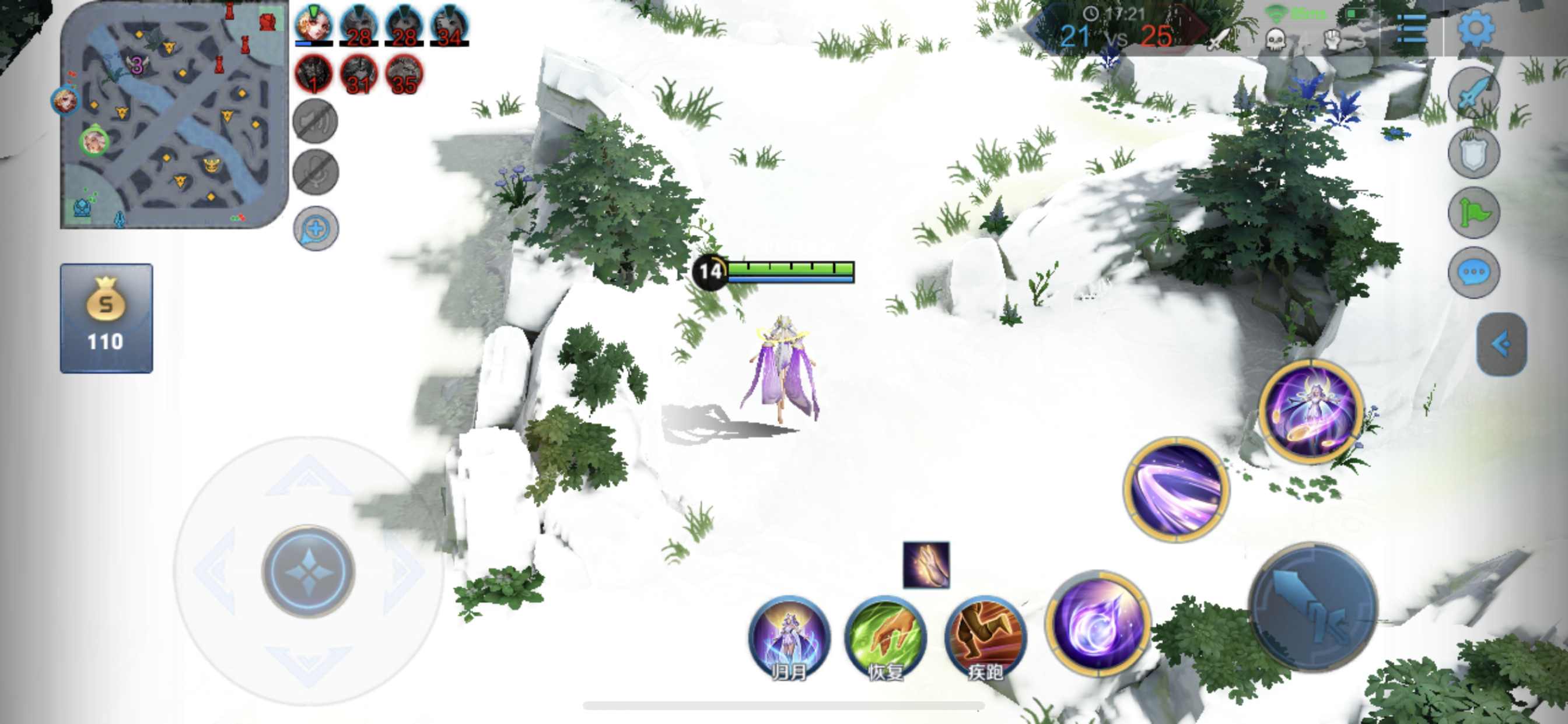Toggle the muted microphone button
The width and height of the screenshot is (1568, 724).
[316, 172]
